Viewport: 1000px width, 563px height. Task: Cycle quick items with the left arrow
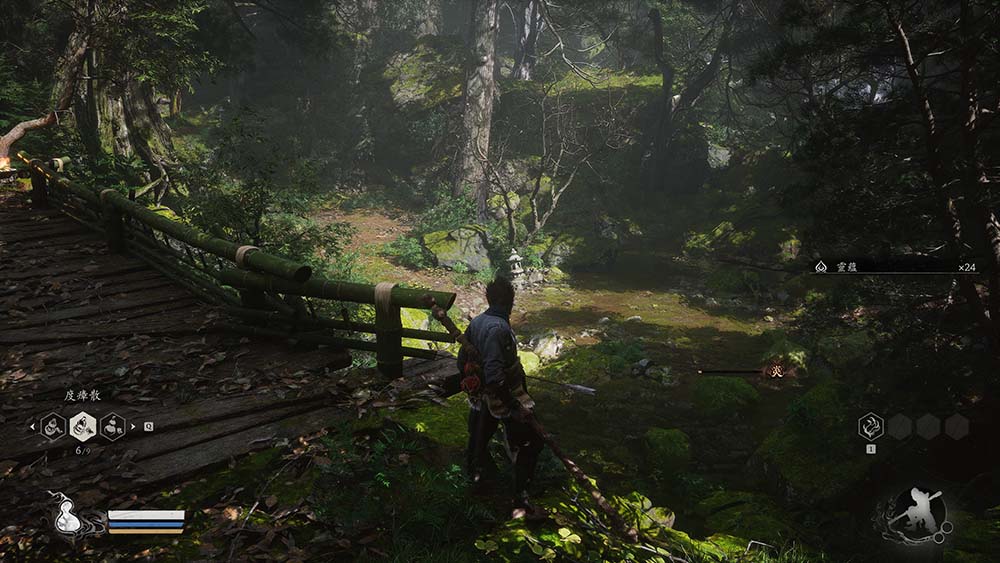[32, 427]
